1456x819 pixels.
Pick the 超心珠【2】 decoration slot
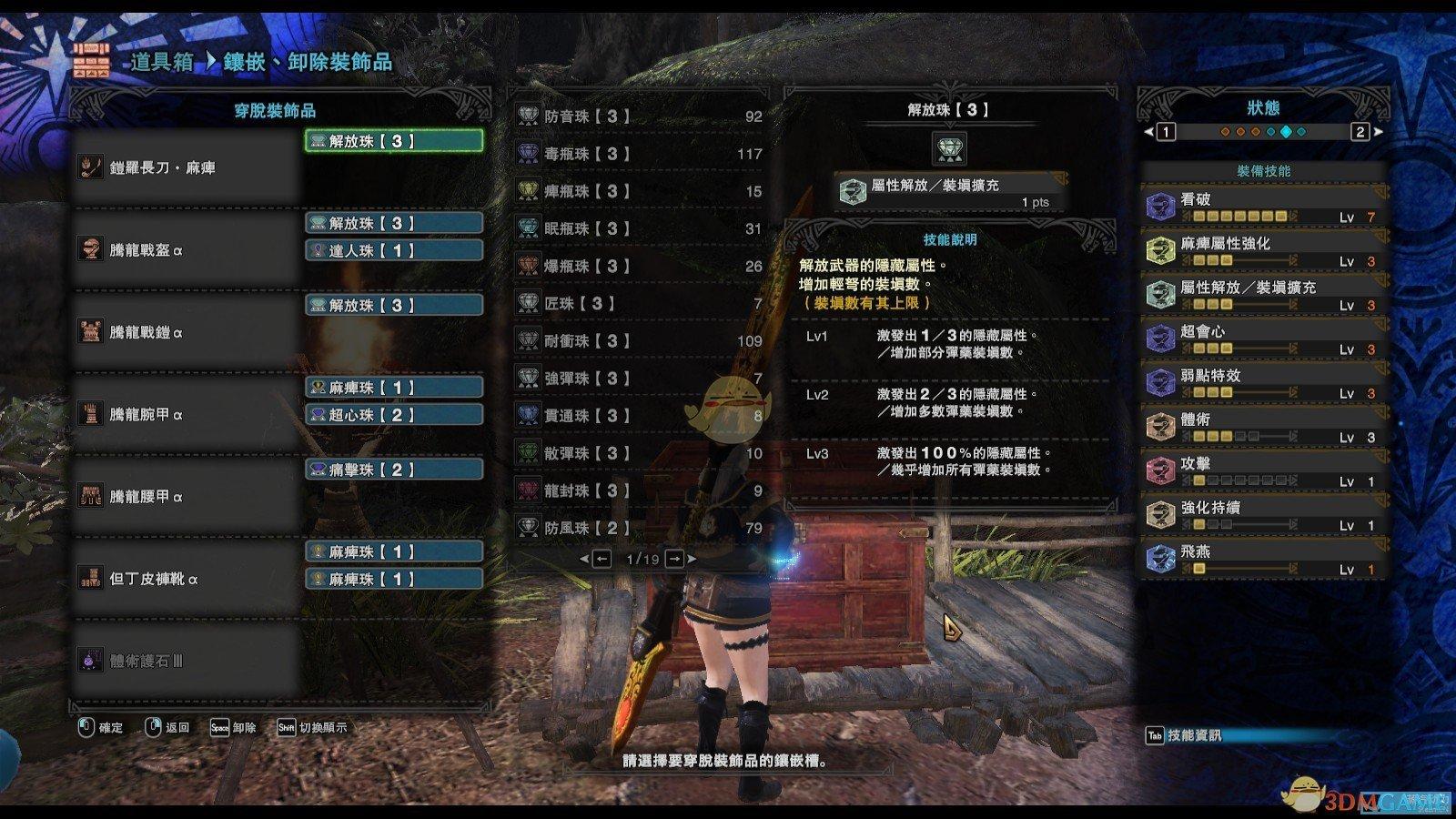pos(393,415)
